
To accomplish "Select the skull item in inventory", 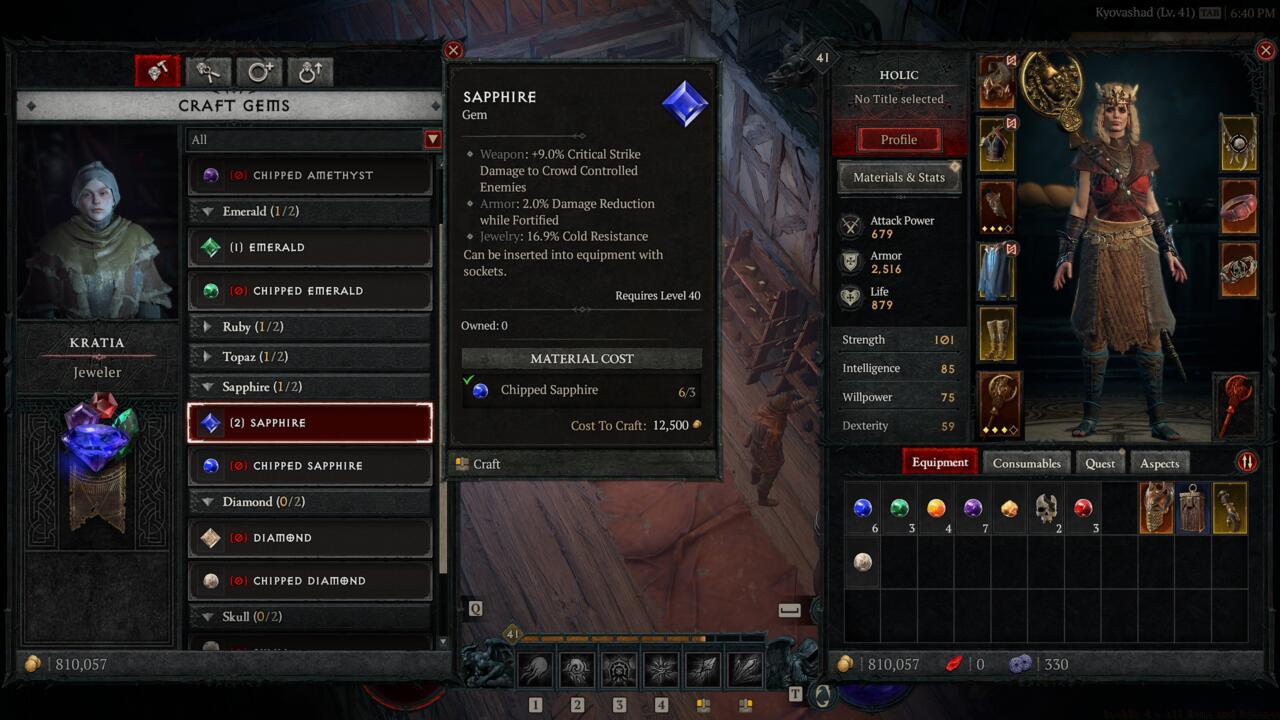I will [x=1046, y=509].
